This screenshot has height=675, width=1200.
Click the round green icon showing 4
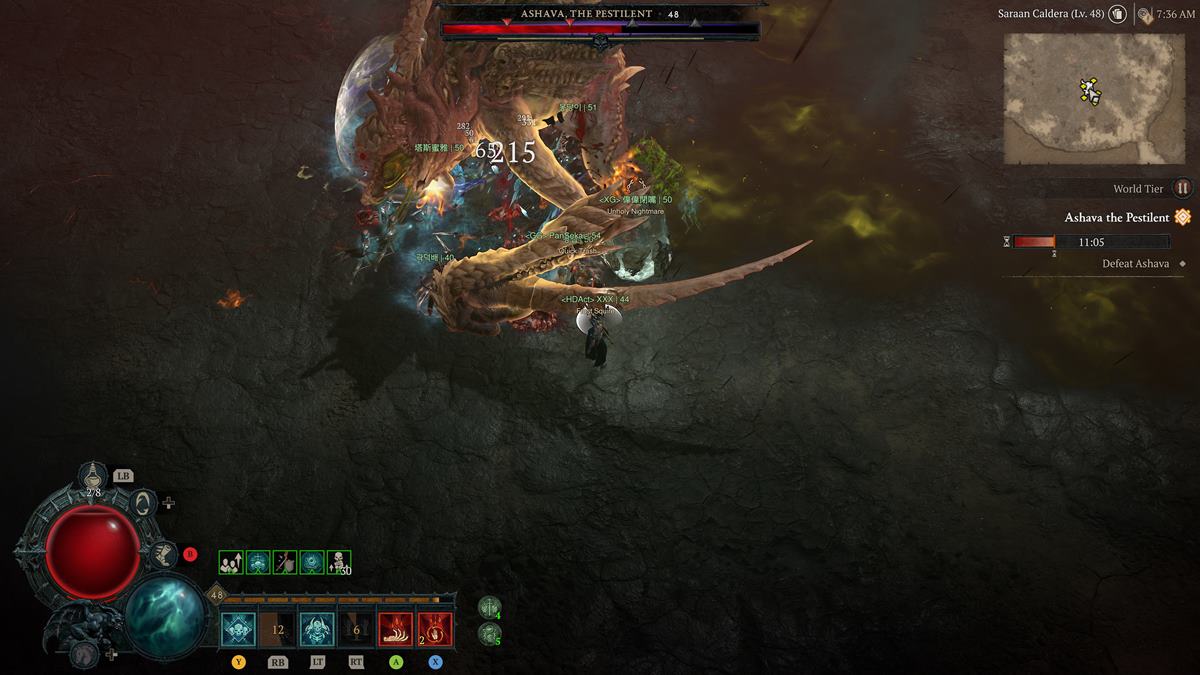click(x=489, y=607)
